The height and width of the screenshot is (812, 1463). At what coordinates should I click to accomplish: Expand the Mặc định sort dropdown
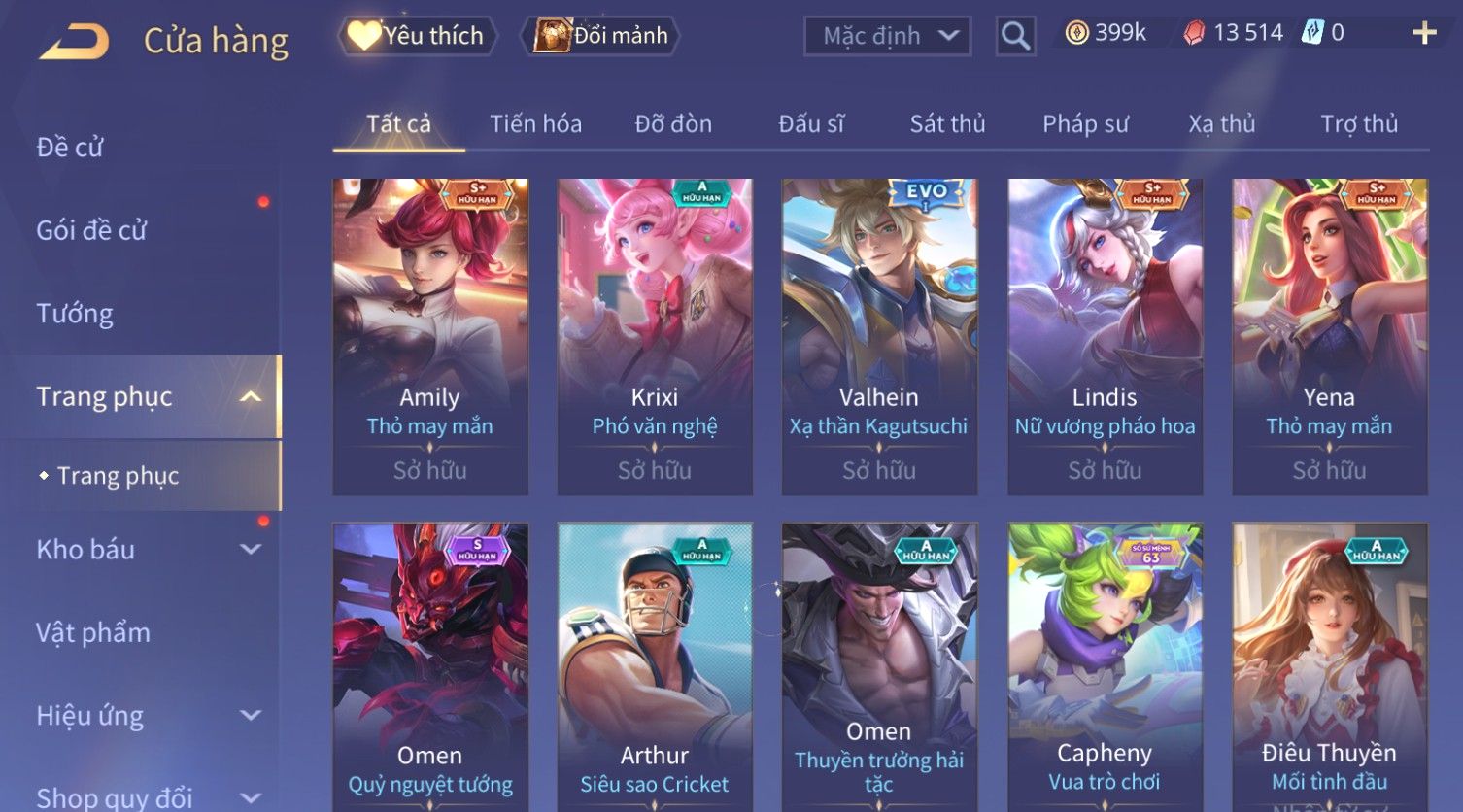[887, 36]
